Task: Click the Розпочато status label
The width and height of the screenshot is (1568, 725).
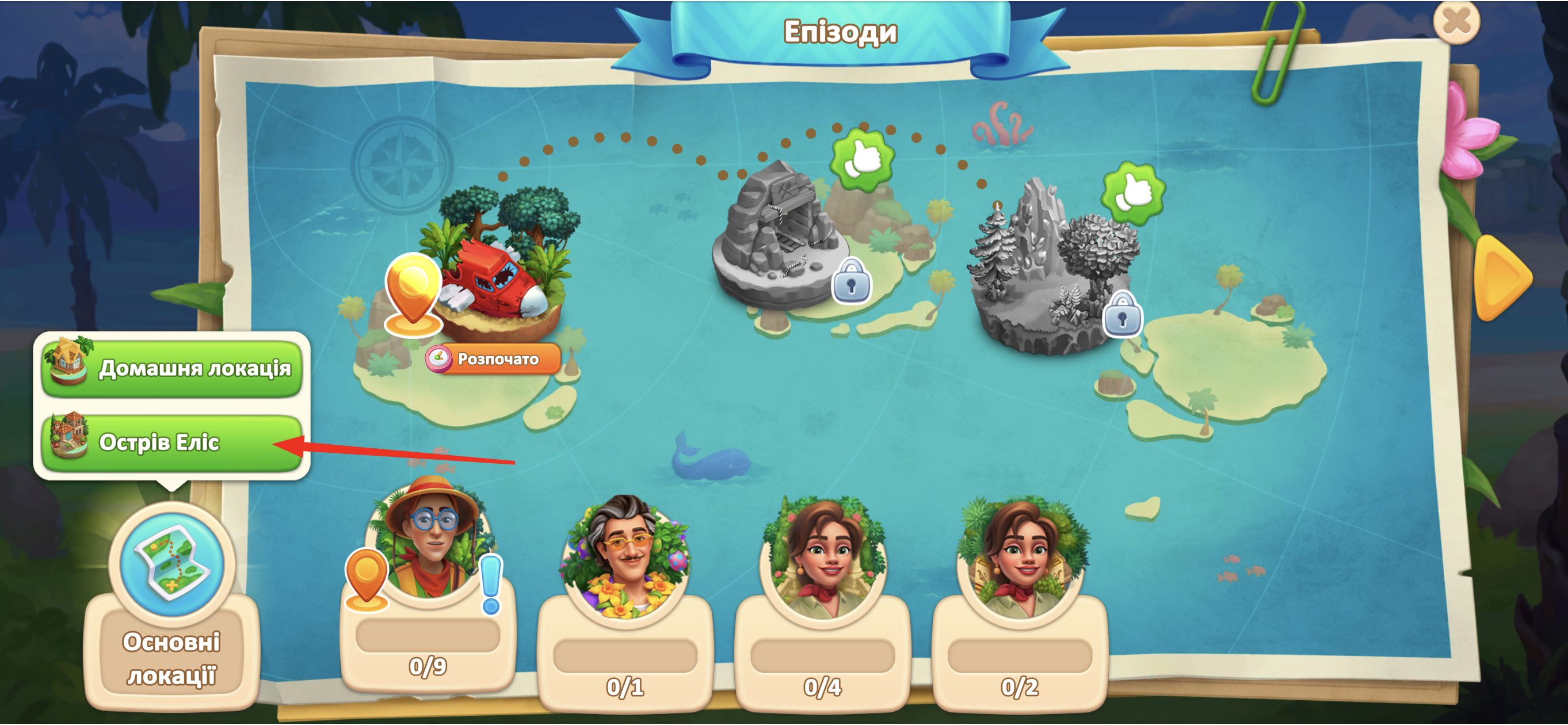Action: tap(494, 359)
